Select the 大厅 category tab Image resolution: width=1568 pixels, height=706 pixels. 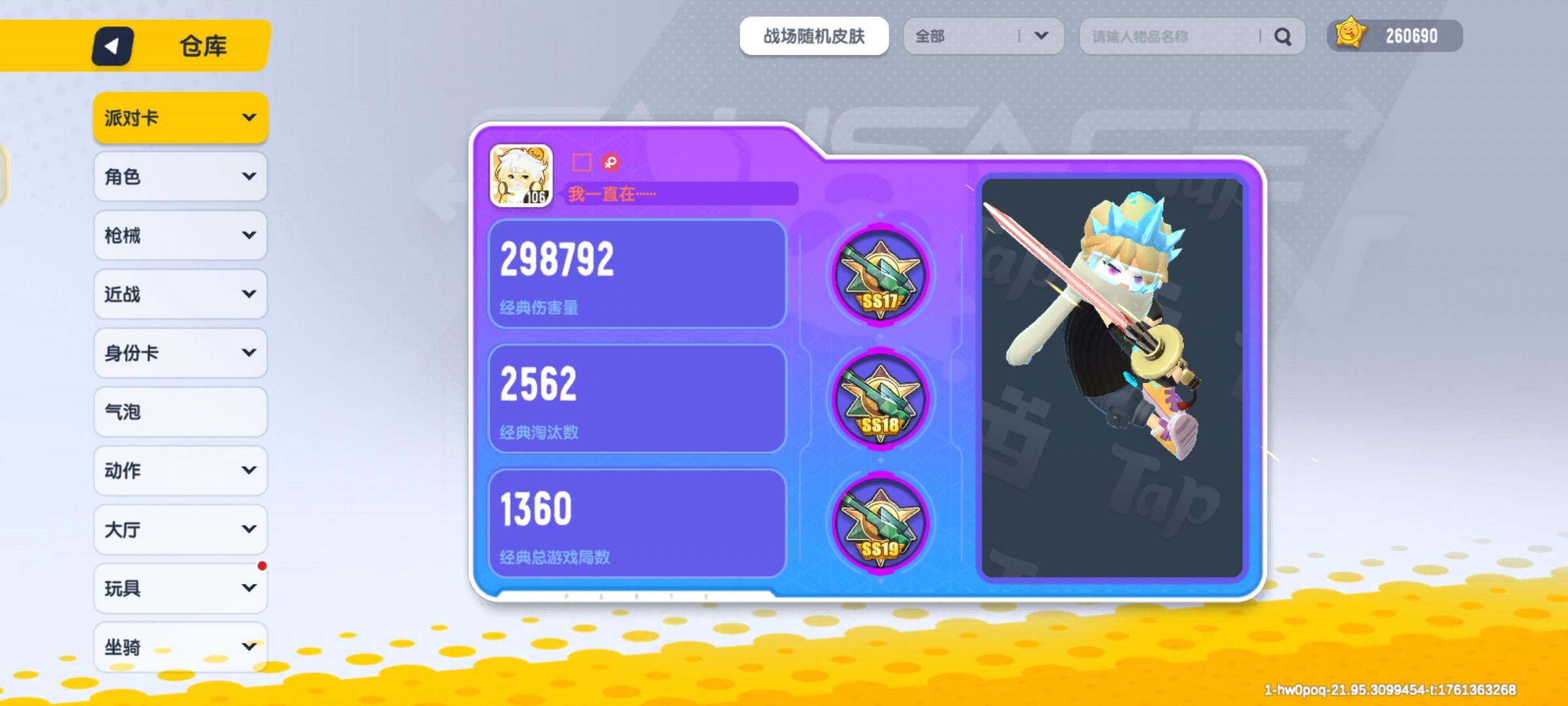180,529
